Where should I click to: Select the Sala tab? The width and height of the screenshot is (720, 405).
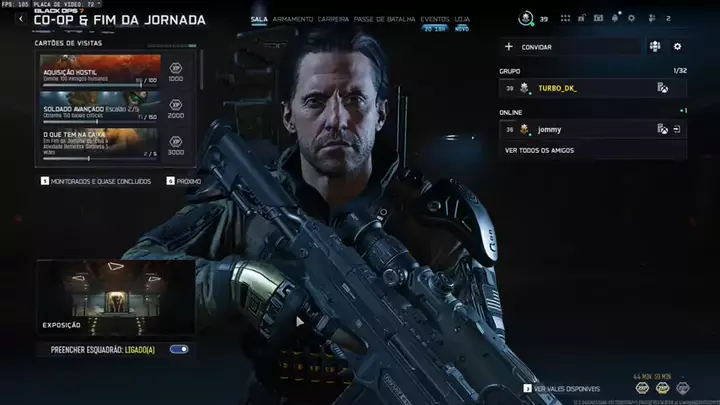(x=259, y=18)
